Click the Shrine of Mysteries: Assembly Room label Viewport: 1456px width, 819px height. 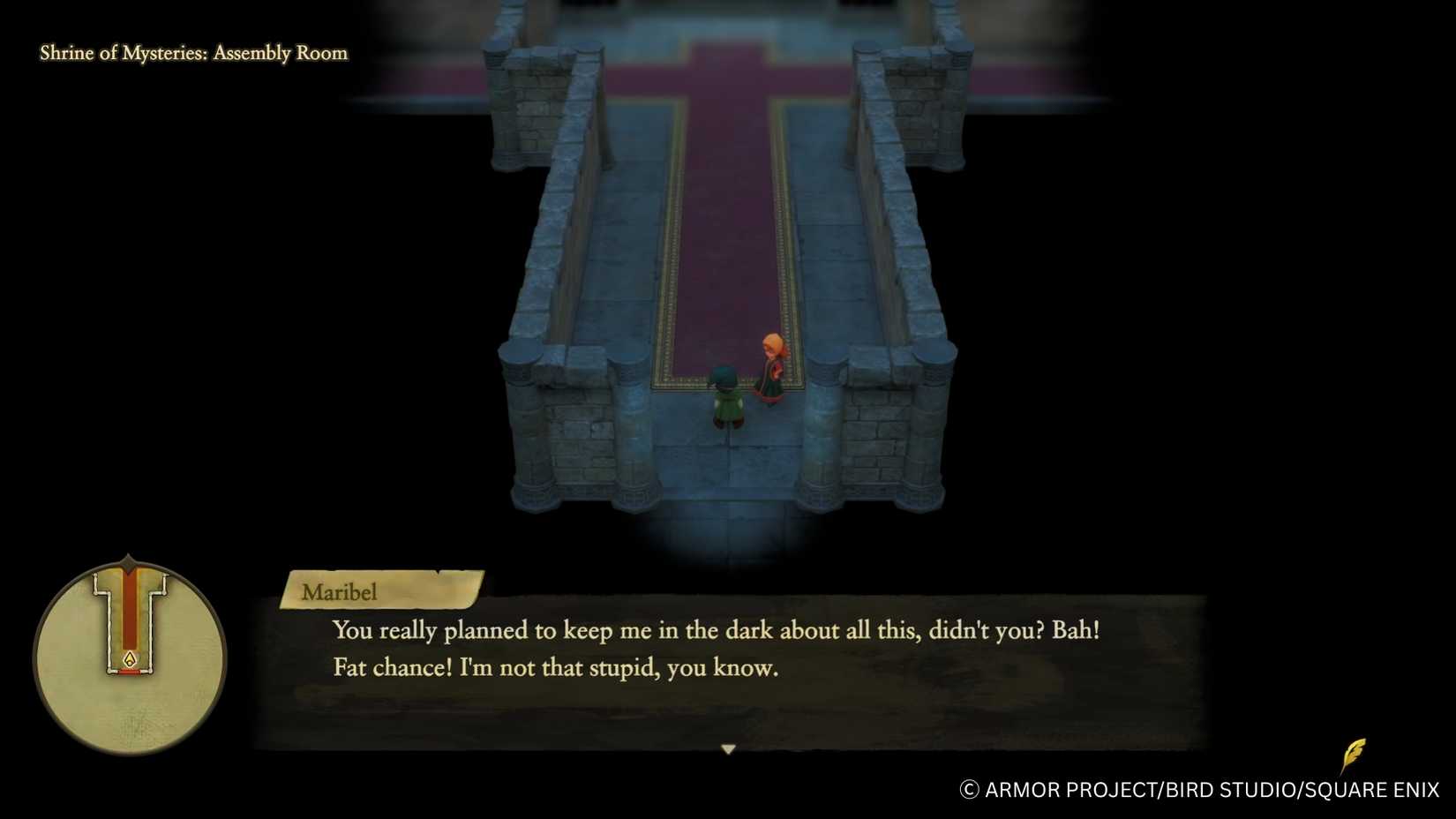pos(192,53)
